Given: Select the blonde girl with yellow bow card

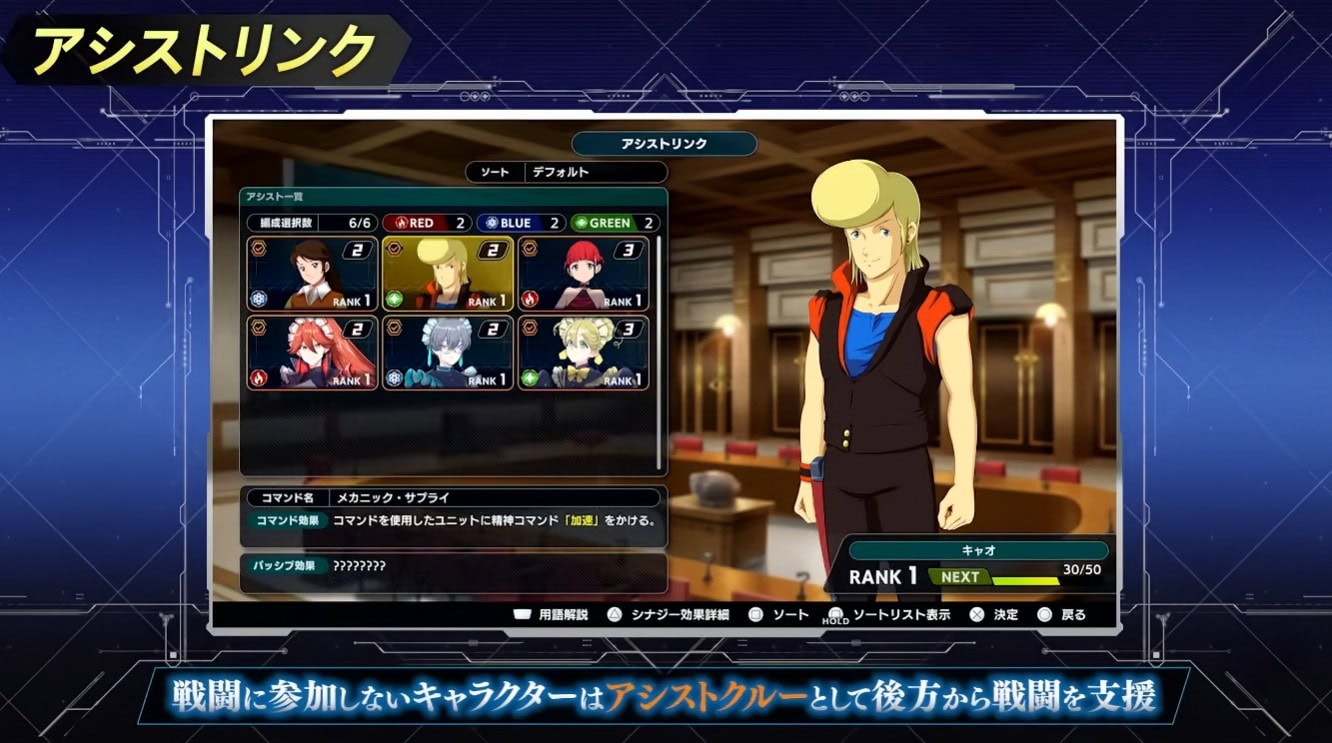Looking at the screenshot, I should [583, 353].
